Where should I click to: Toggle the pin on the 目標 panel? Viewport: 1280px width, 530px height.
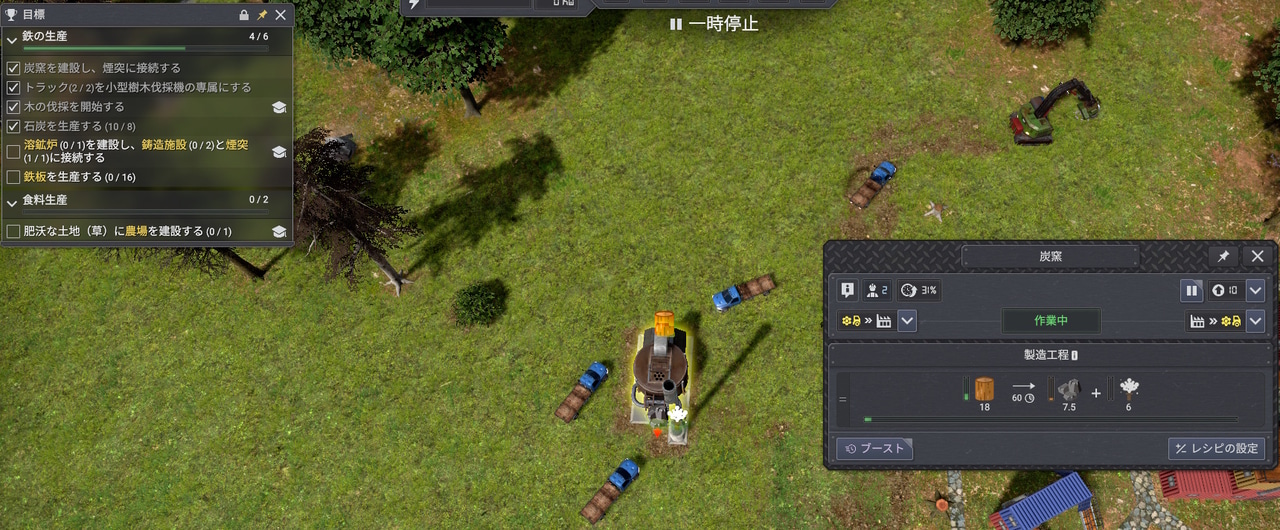click(x=262, y=15)
